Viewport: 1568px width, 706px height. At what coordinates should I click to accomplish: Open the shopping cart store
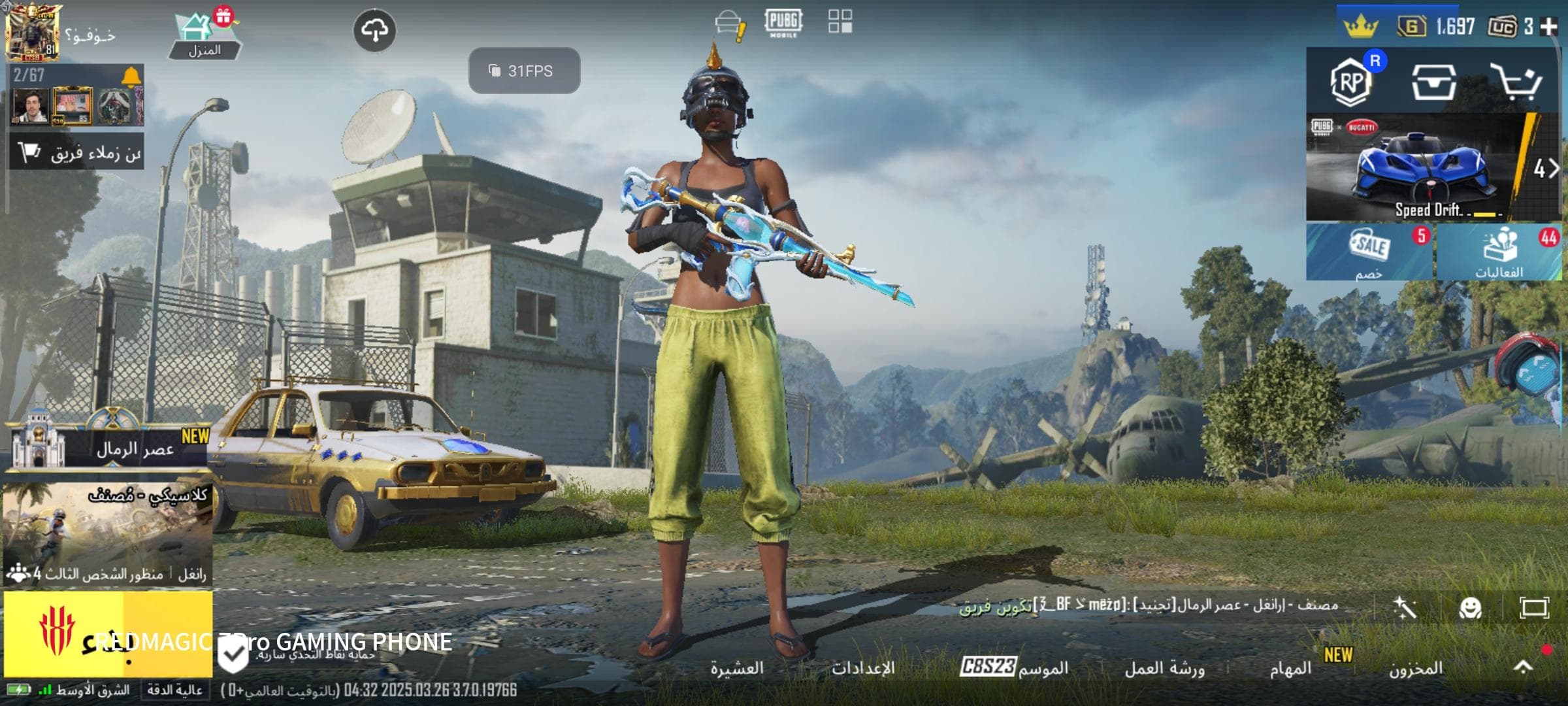[x=1516, y=82]
